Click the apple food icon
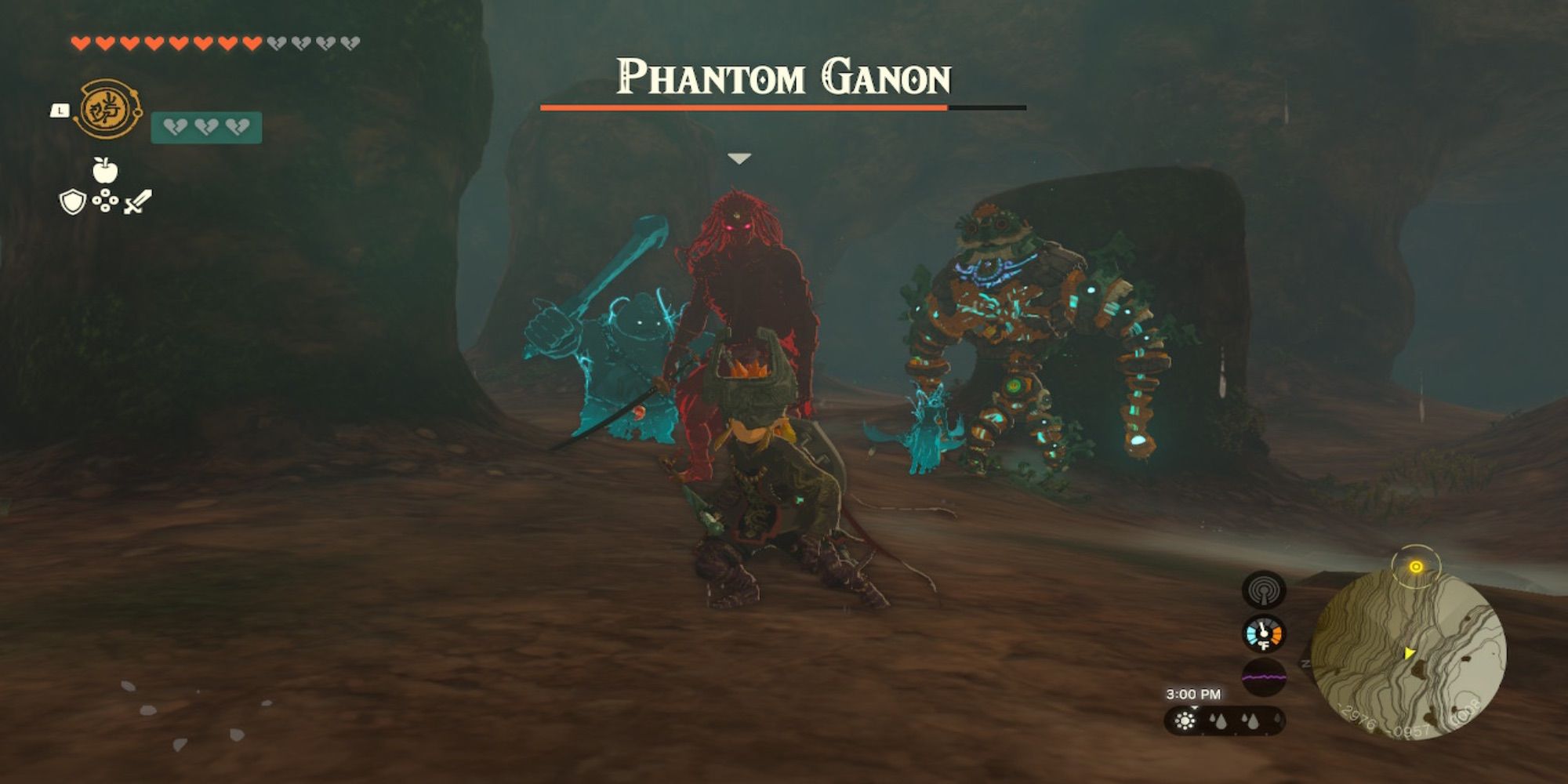The image size is (1568, 784). [x=105, y=171]
